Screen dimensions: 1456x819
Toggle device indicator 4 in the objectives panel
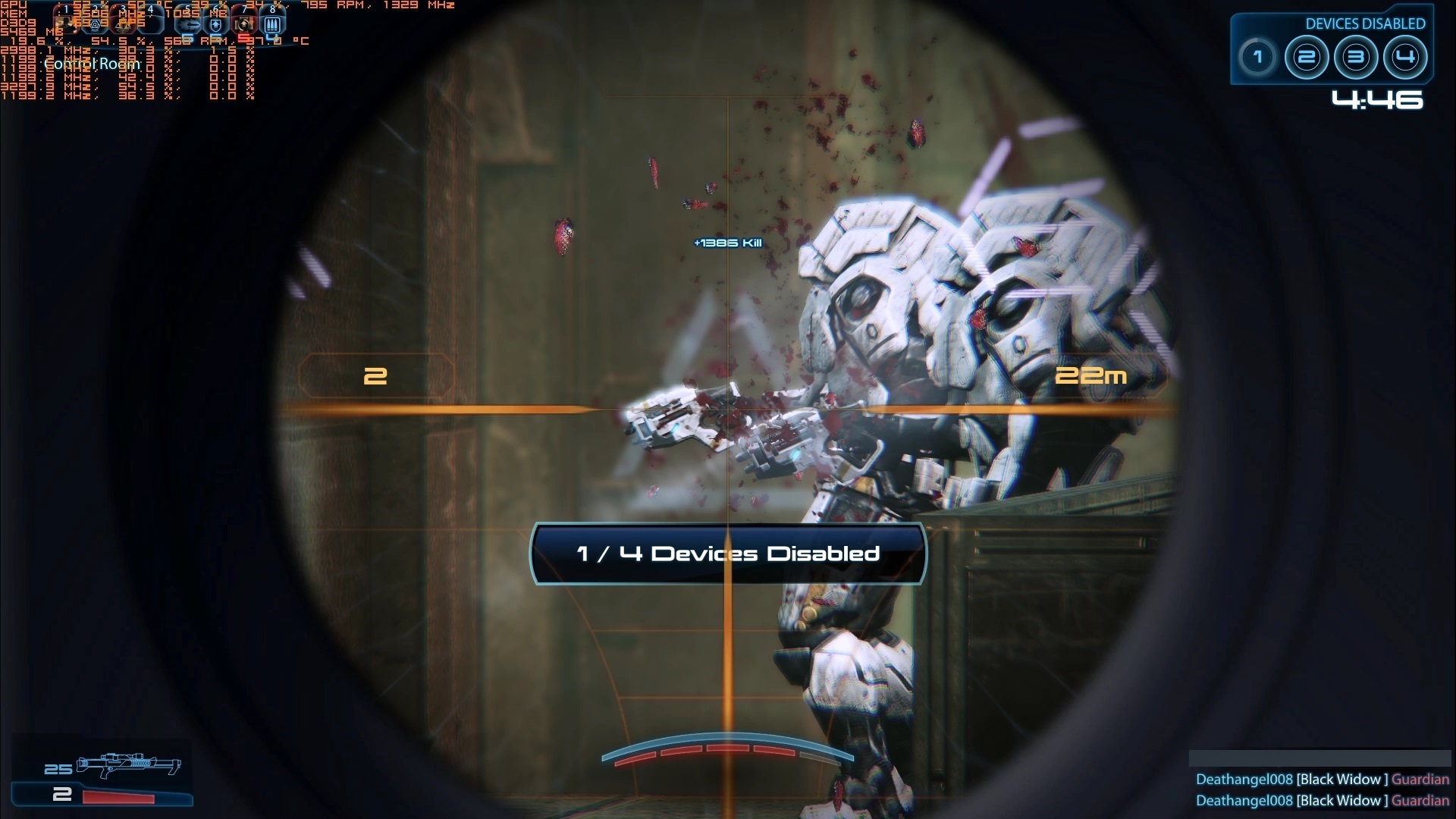pyautogui.click(x=1404, y=56)
